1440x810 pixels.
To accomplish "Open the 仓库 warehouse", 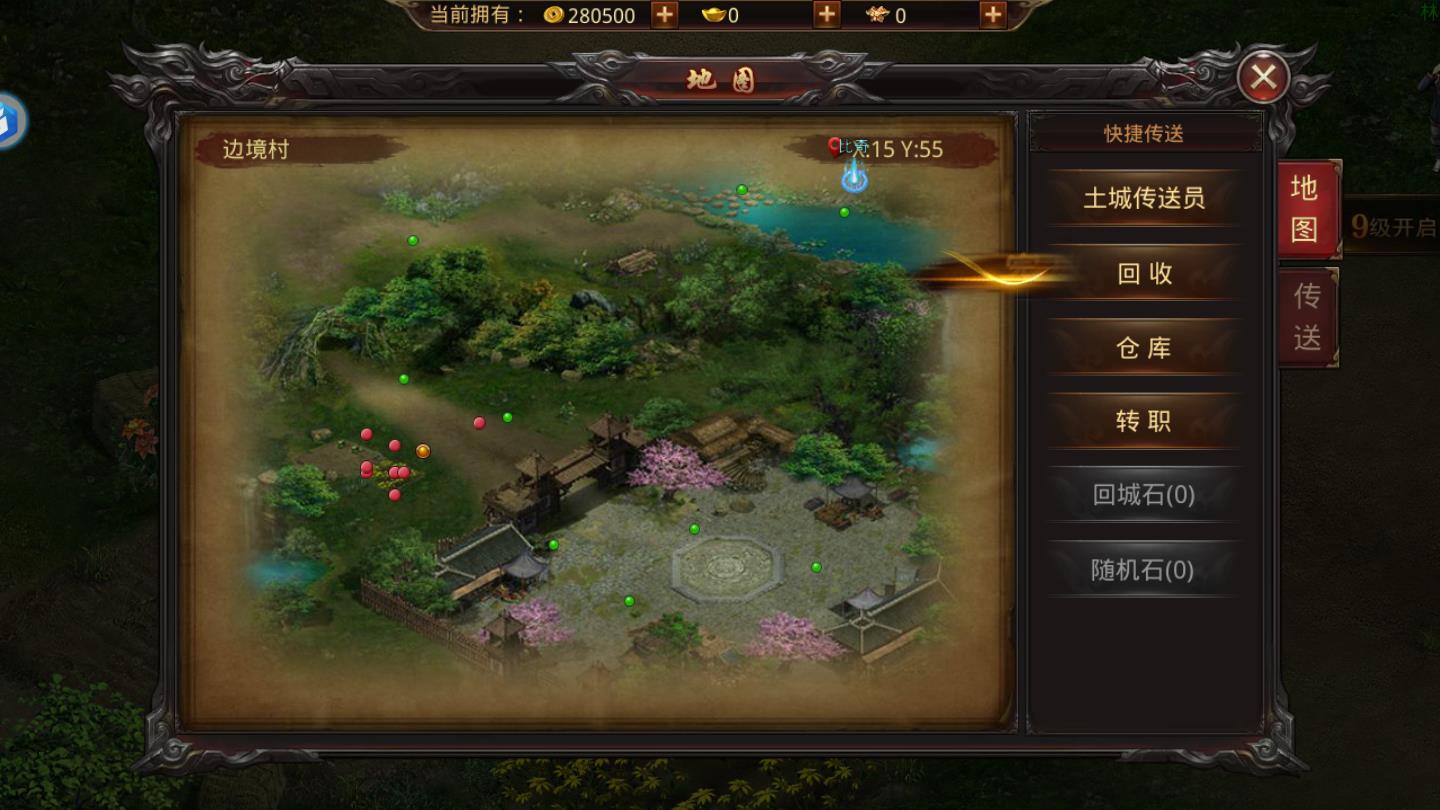I will pyautogui.click(x=1143, y=347).
